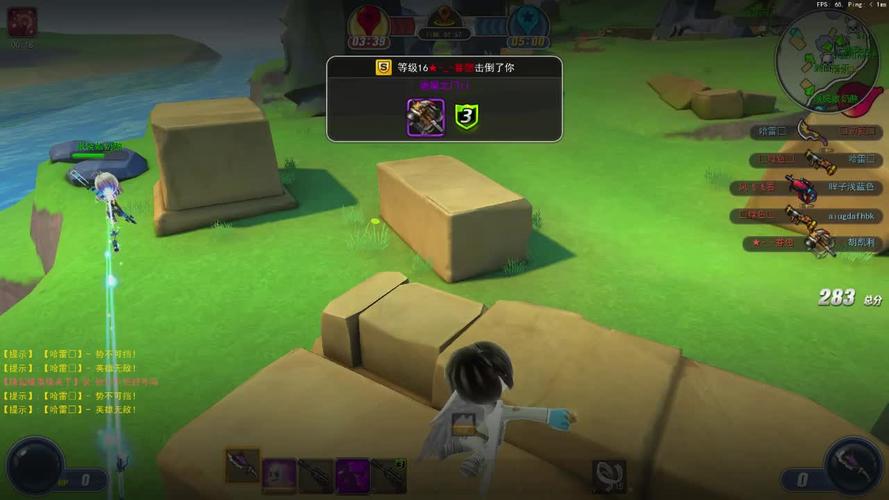Activate the swirl emblem skill icon
889x500 pixels.
pyautogui.click(x=609, y=475)
